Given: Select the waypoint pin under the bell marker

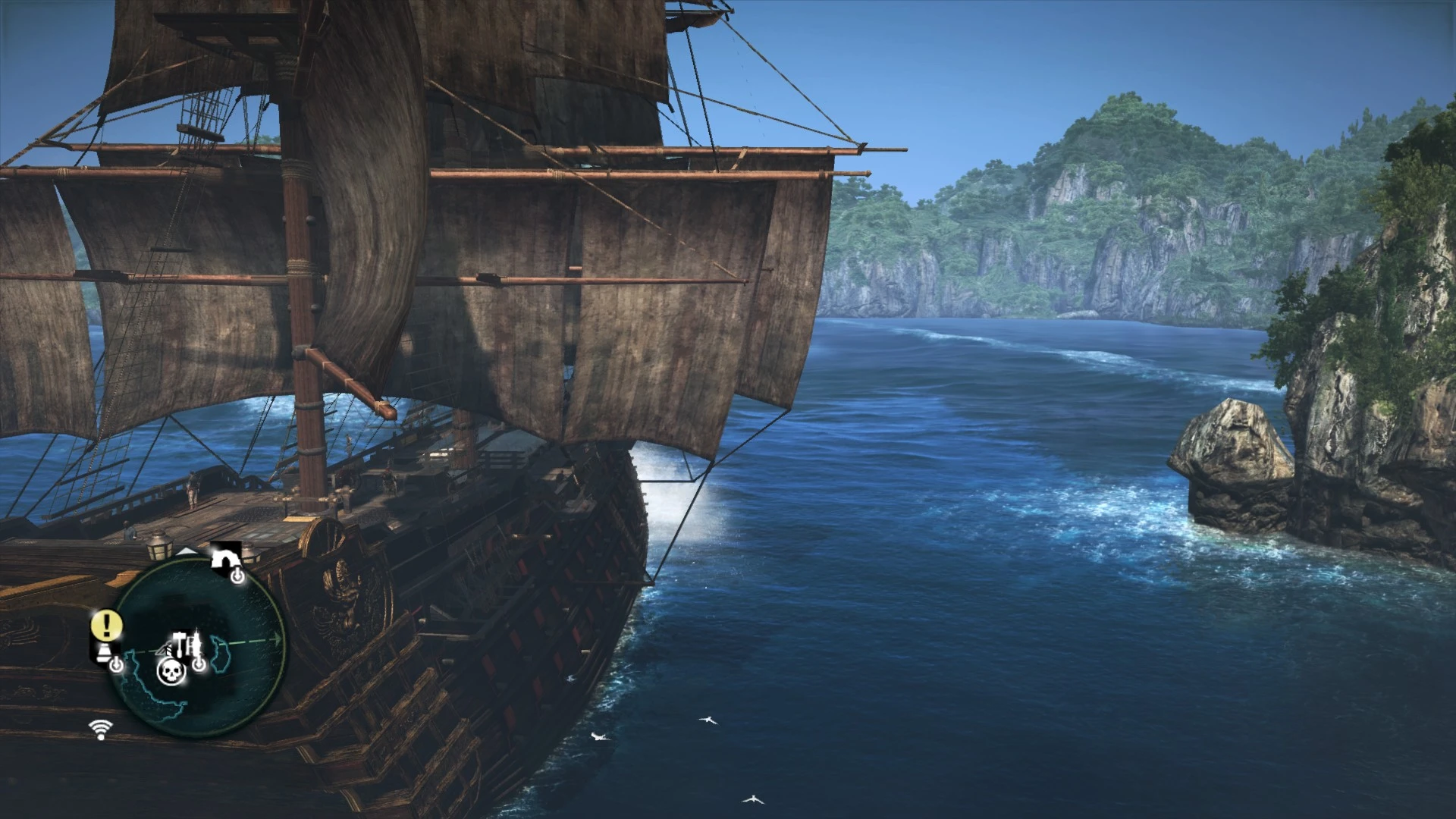Looking at the screenshot, I should pyautogui.click(x=117, y=664).
